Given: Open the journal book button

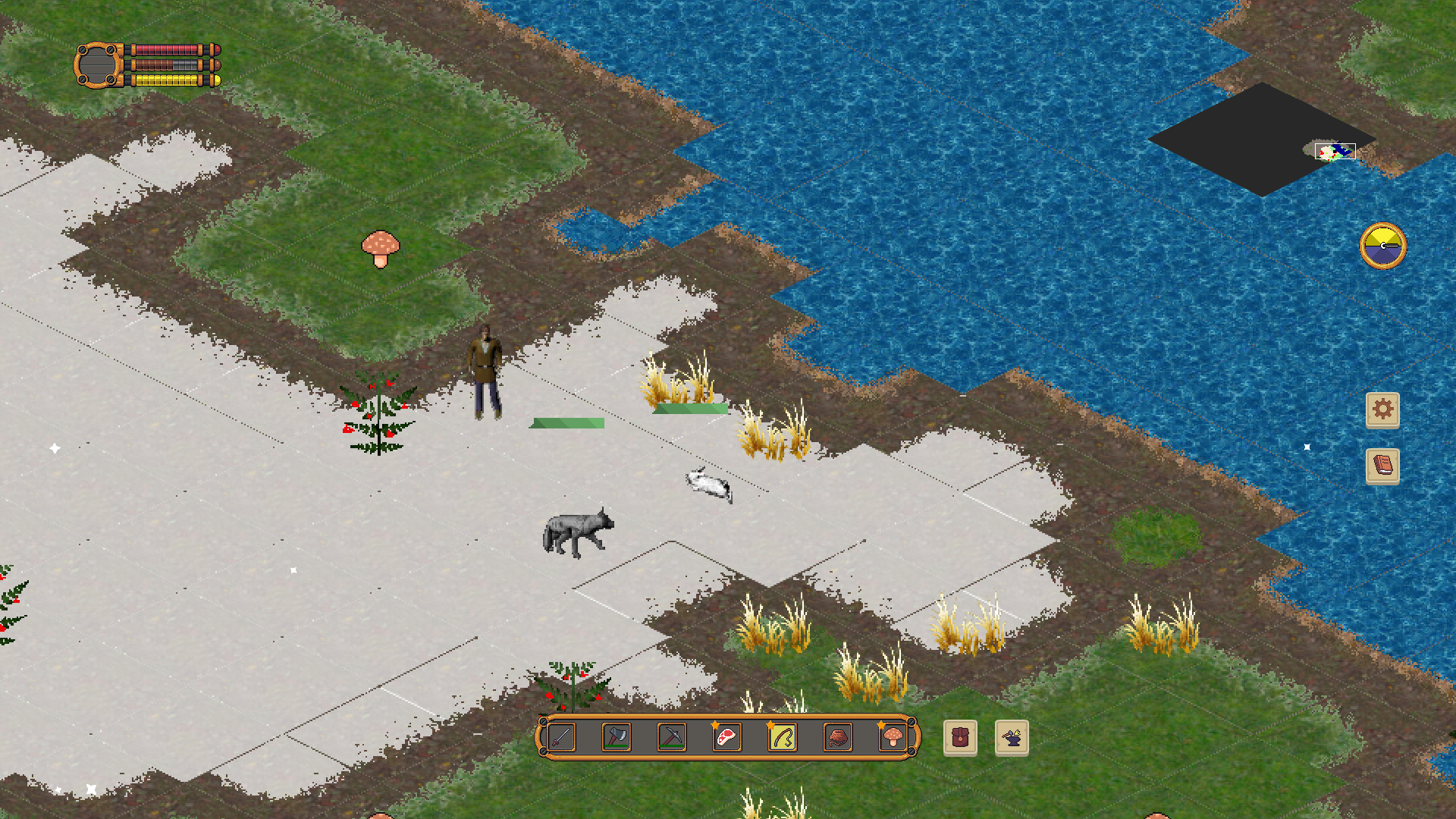Looking at the screenshot, I should pyautogui.click(x=1382, y=465).
